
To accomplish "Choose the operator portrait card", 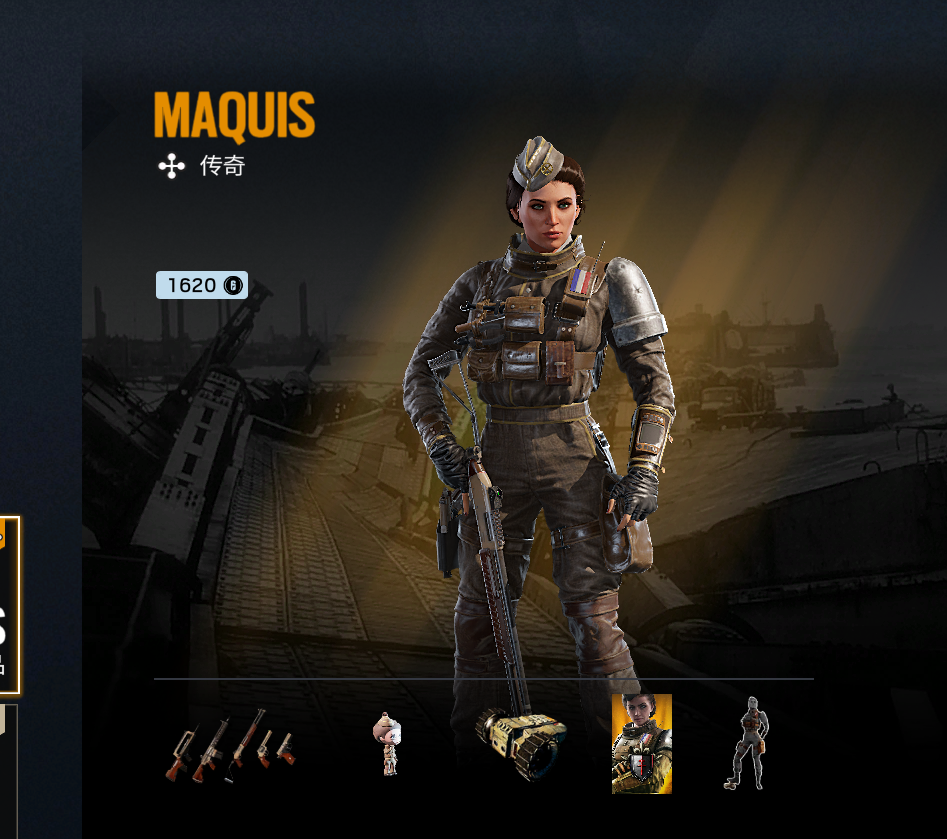I will (641, 743).
